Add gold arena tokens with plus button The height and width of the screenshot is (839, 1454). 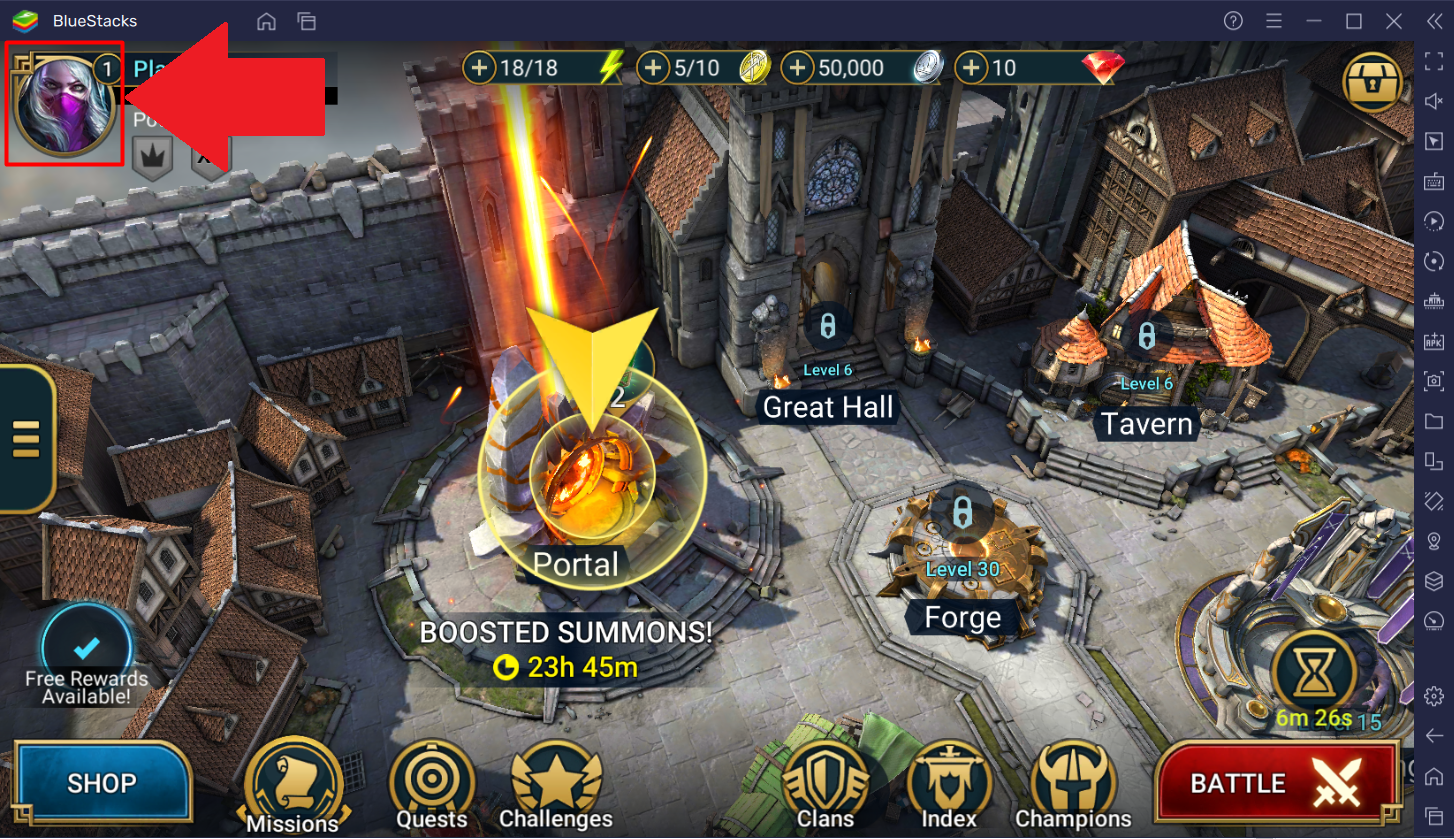tap(654, 68)
